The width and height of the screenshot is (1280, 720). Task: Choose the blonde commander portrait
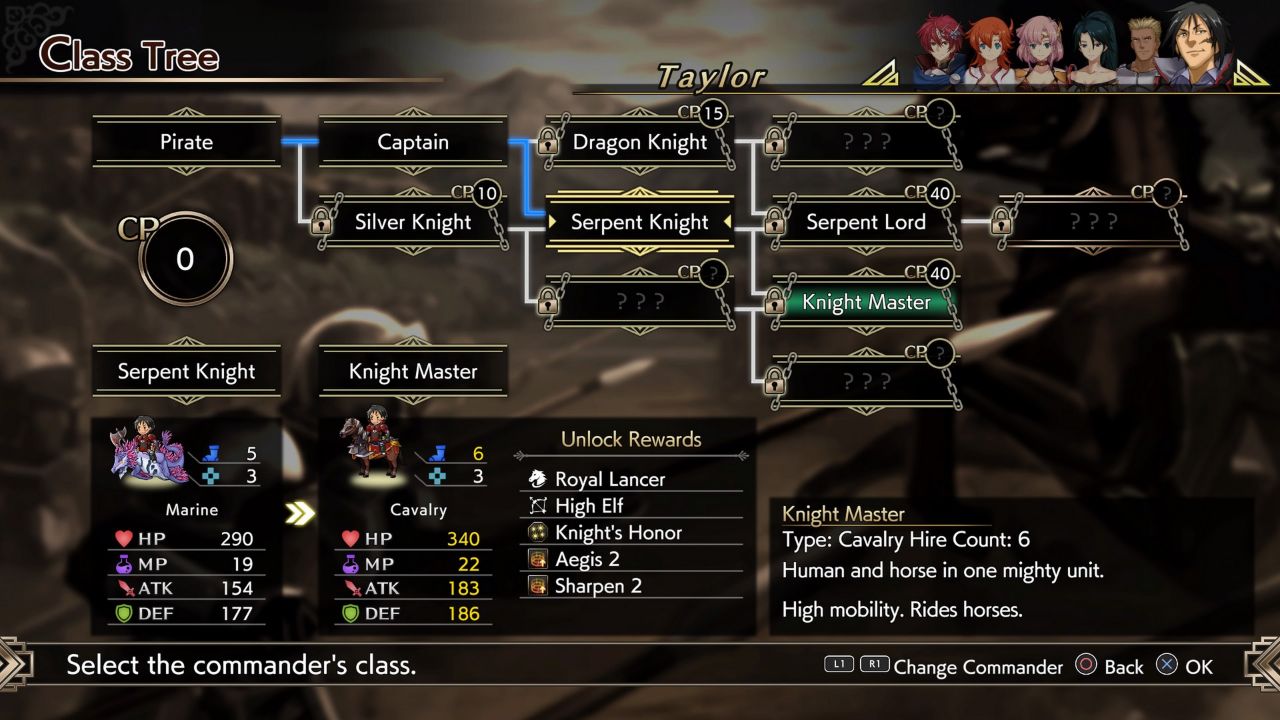[1143, 52]
